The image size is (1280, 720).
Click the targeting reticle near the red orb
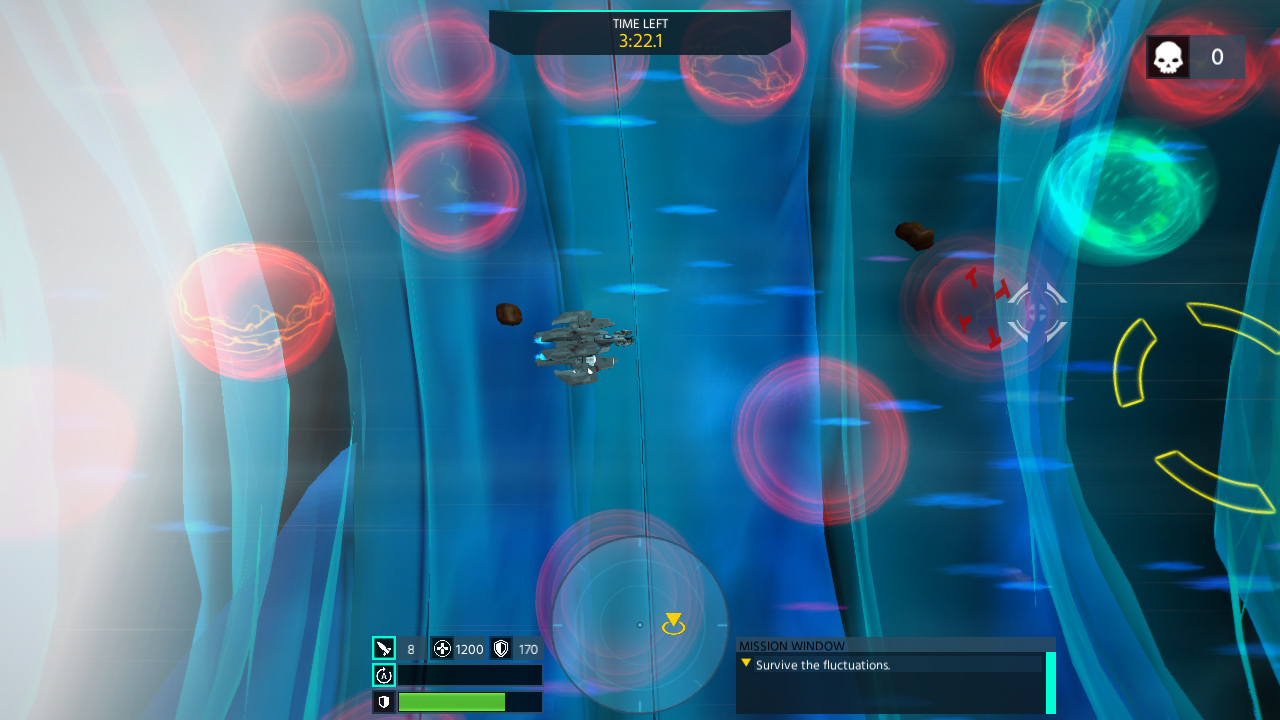pos(1036,313)
